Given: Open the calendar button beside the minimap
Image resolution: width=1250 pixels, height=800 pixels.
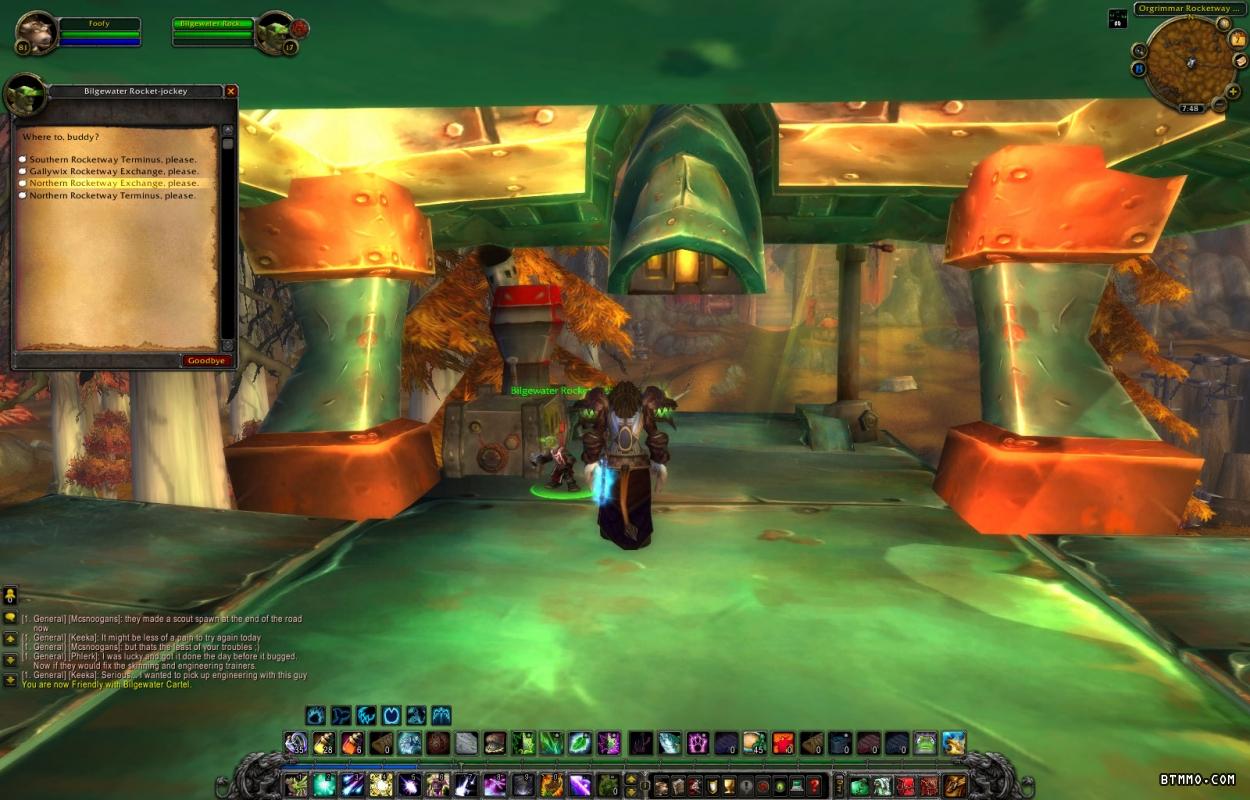Looking at the screenshot, I should pos(1240,38).
